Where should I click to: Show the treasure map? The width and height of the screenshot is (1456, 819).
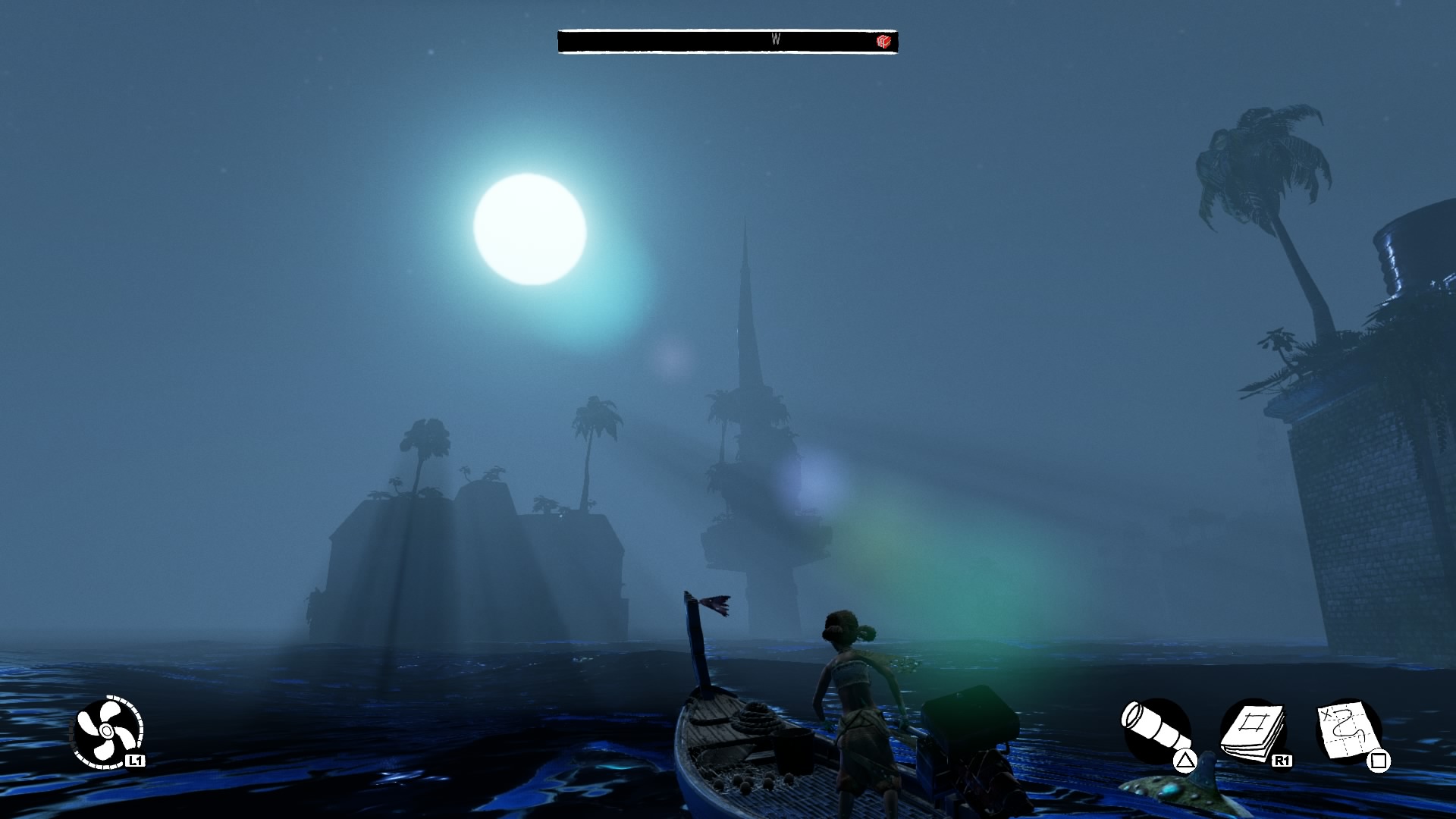coord(1348,731)
